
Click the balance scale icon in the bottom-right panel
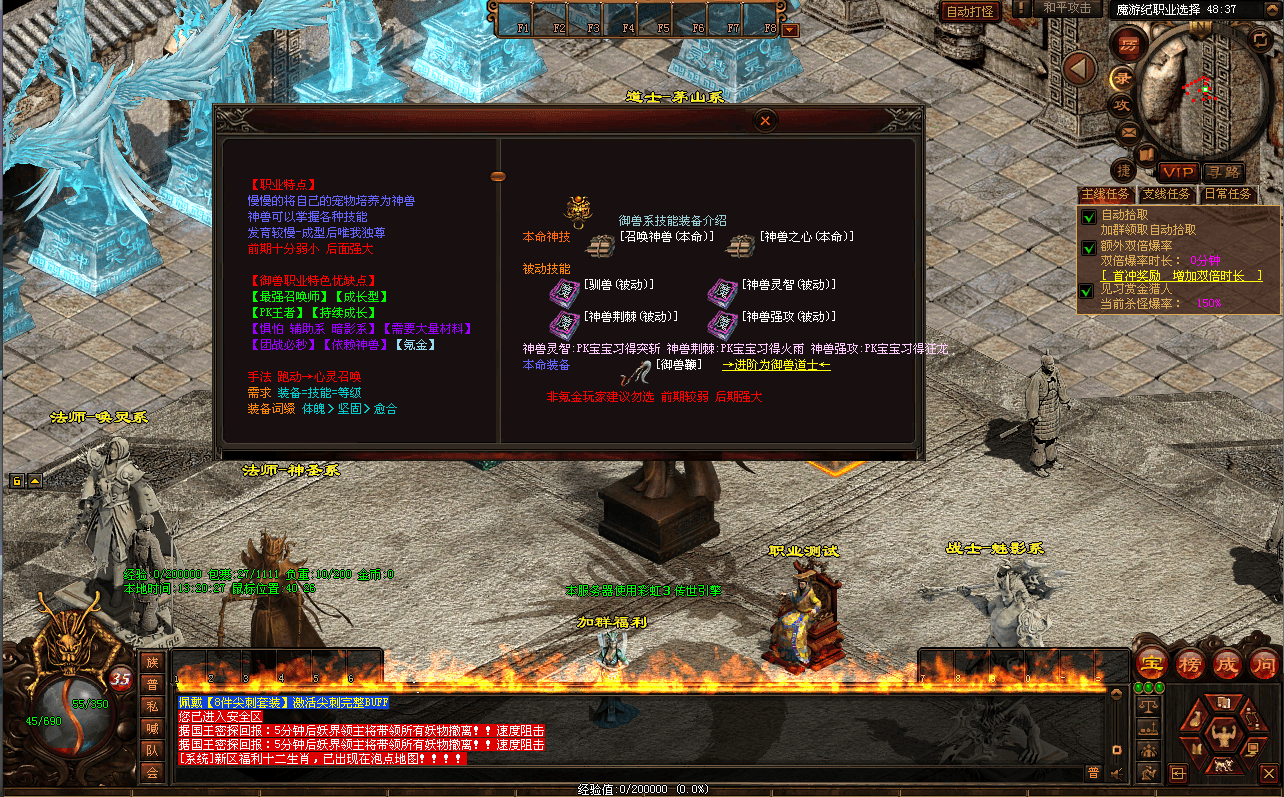tap(1148, 706)
